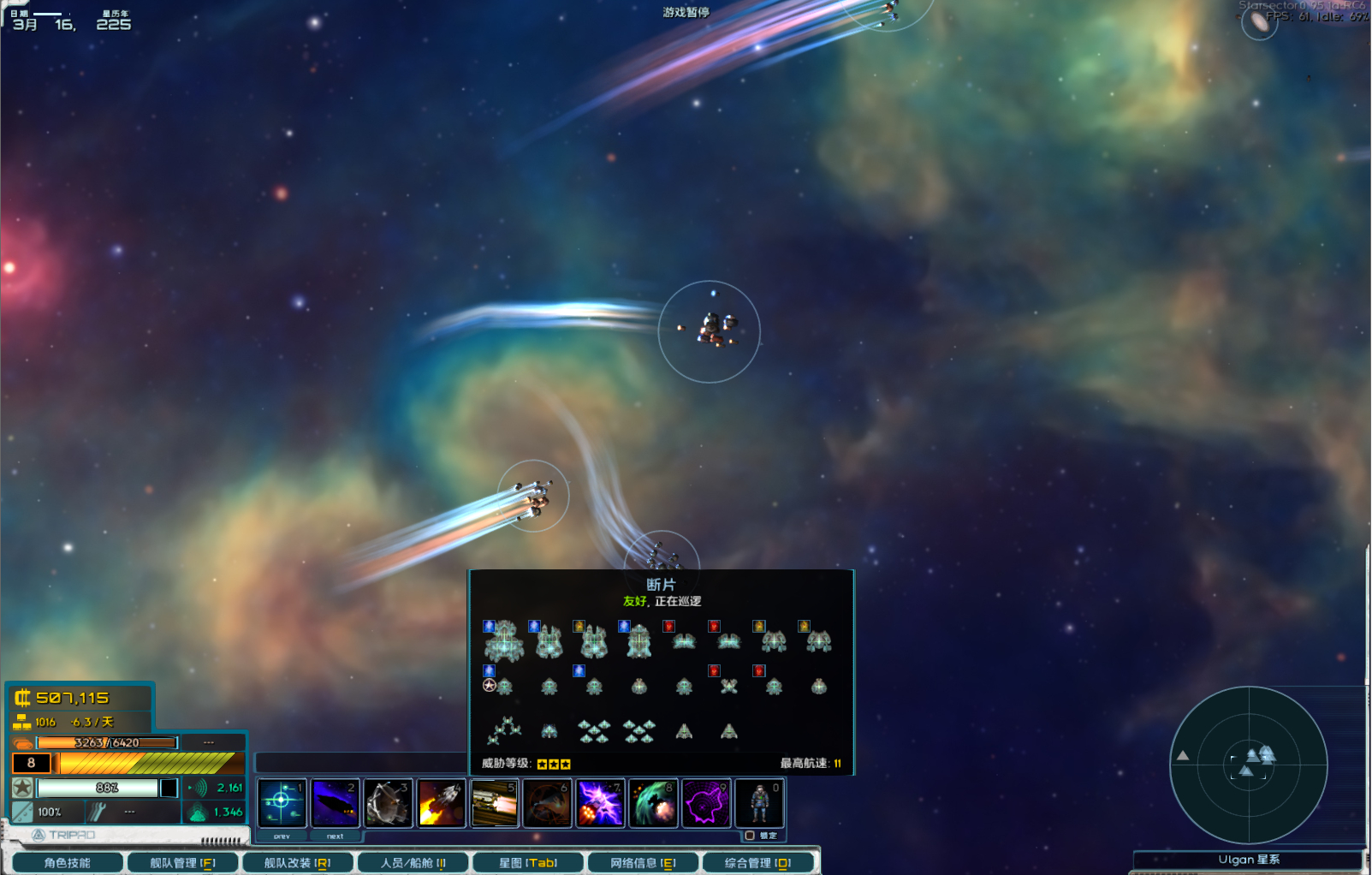
Task: Click the Ulgan 星系 label near the radar
Action: (1250, 859)
